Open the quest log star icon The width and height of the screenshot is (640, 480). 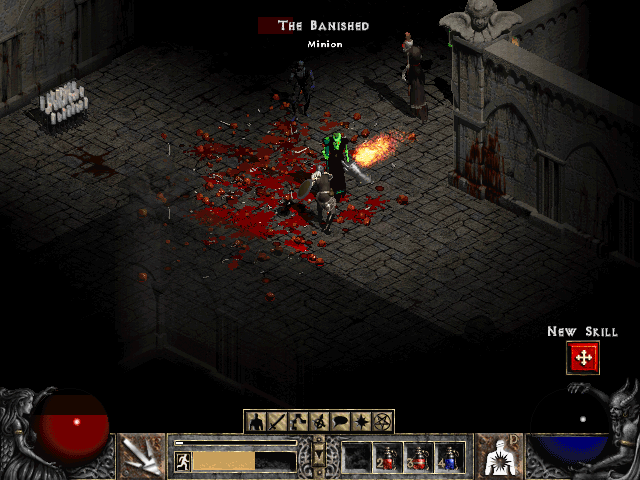click(362, 421)
